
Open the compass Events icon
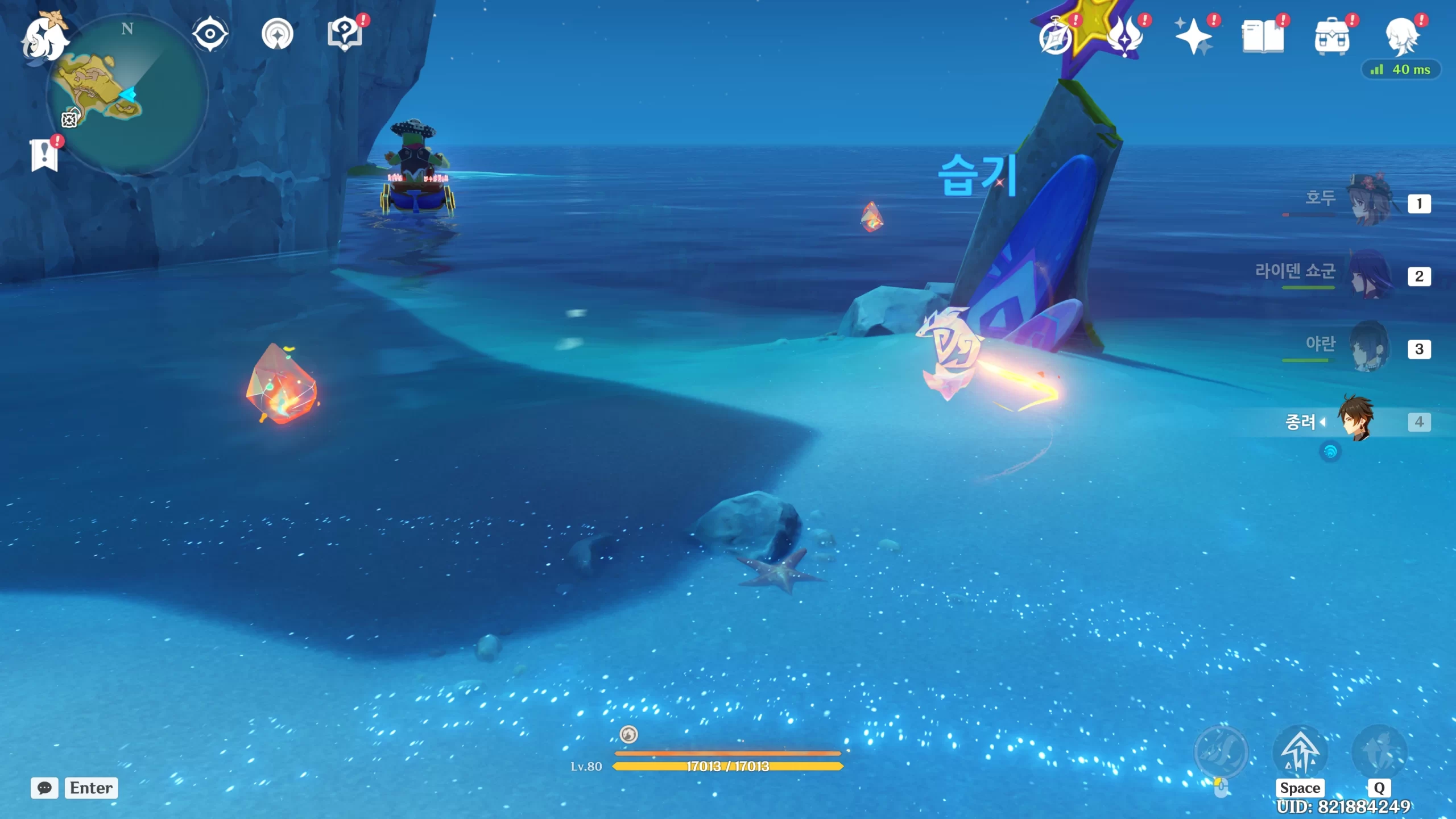[1056, 38]
